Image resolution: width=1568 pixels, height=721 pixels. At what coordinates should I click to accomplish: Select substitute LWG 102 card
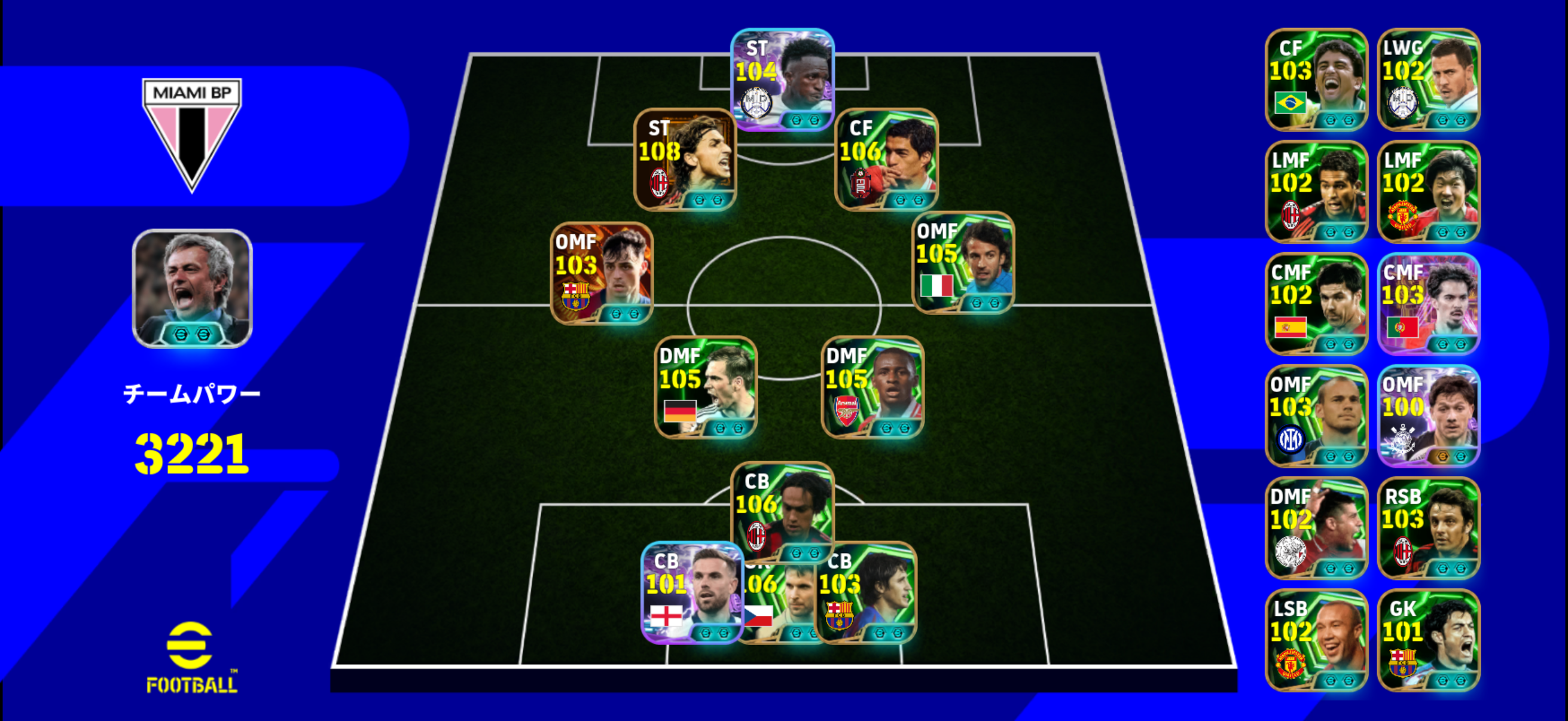tap(1428, 80)
